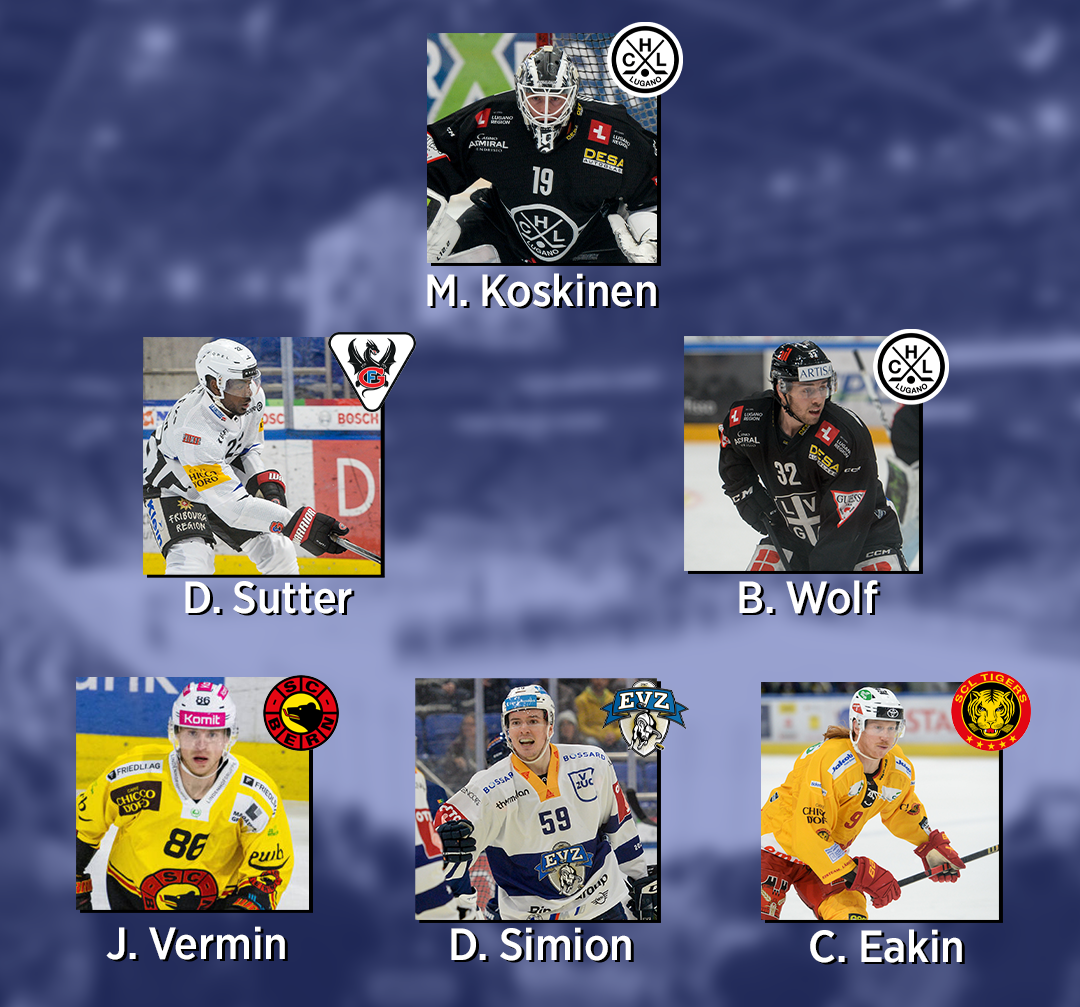Choose the D. Sutter player card

tap(262, 455)
